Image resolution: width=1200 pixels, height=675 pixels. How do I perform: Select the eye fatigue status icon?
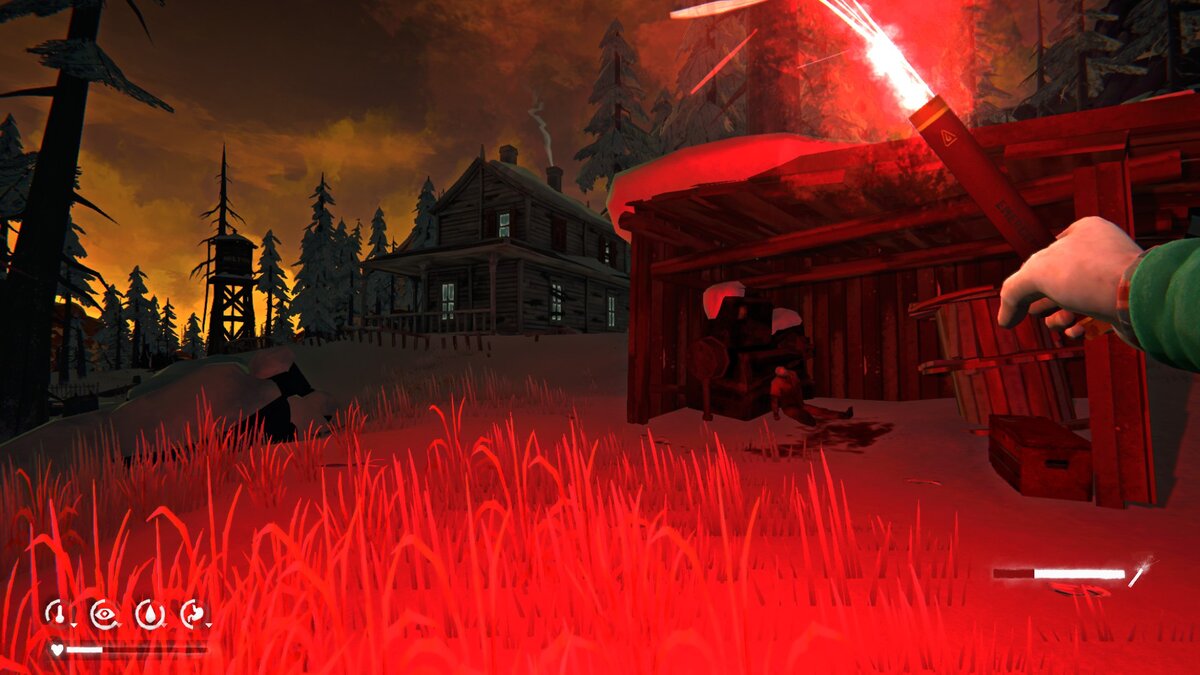tap(103, 614)
